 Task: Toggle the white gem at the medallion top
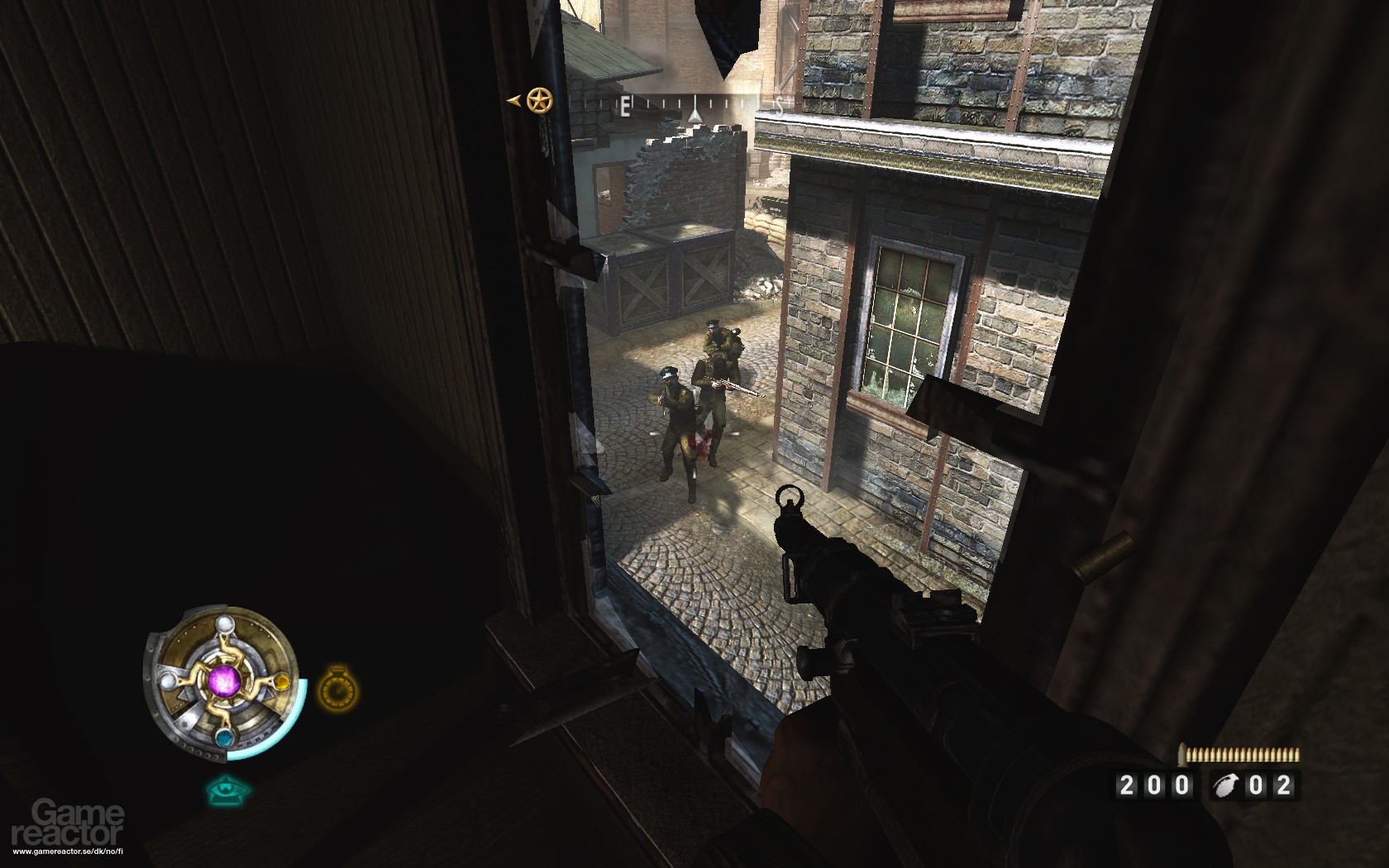pyautogui.click(x=226, y=622)
